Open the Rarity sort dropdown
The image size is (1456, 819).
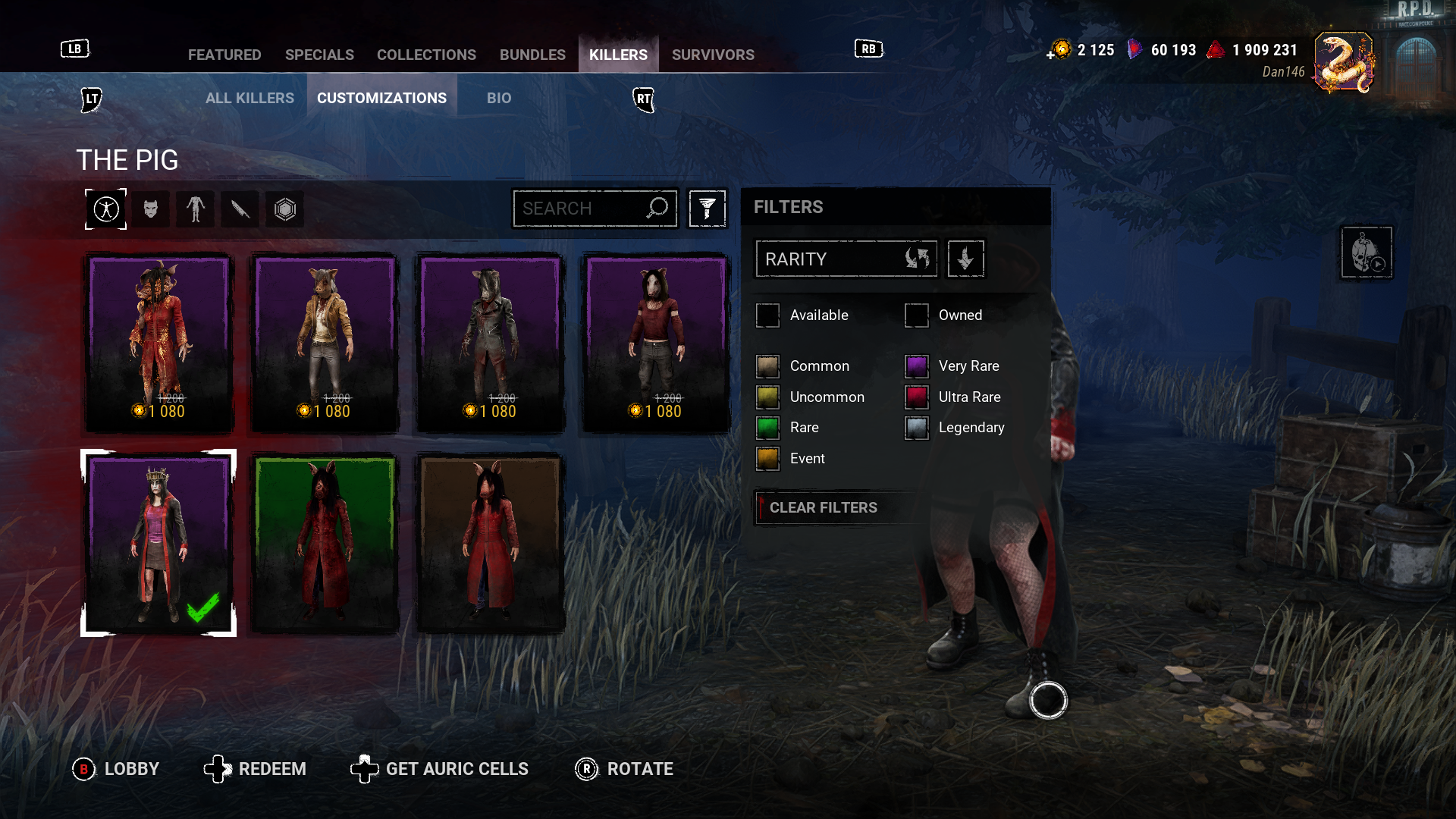pos(846,259)
